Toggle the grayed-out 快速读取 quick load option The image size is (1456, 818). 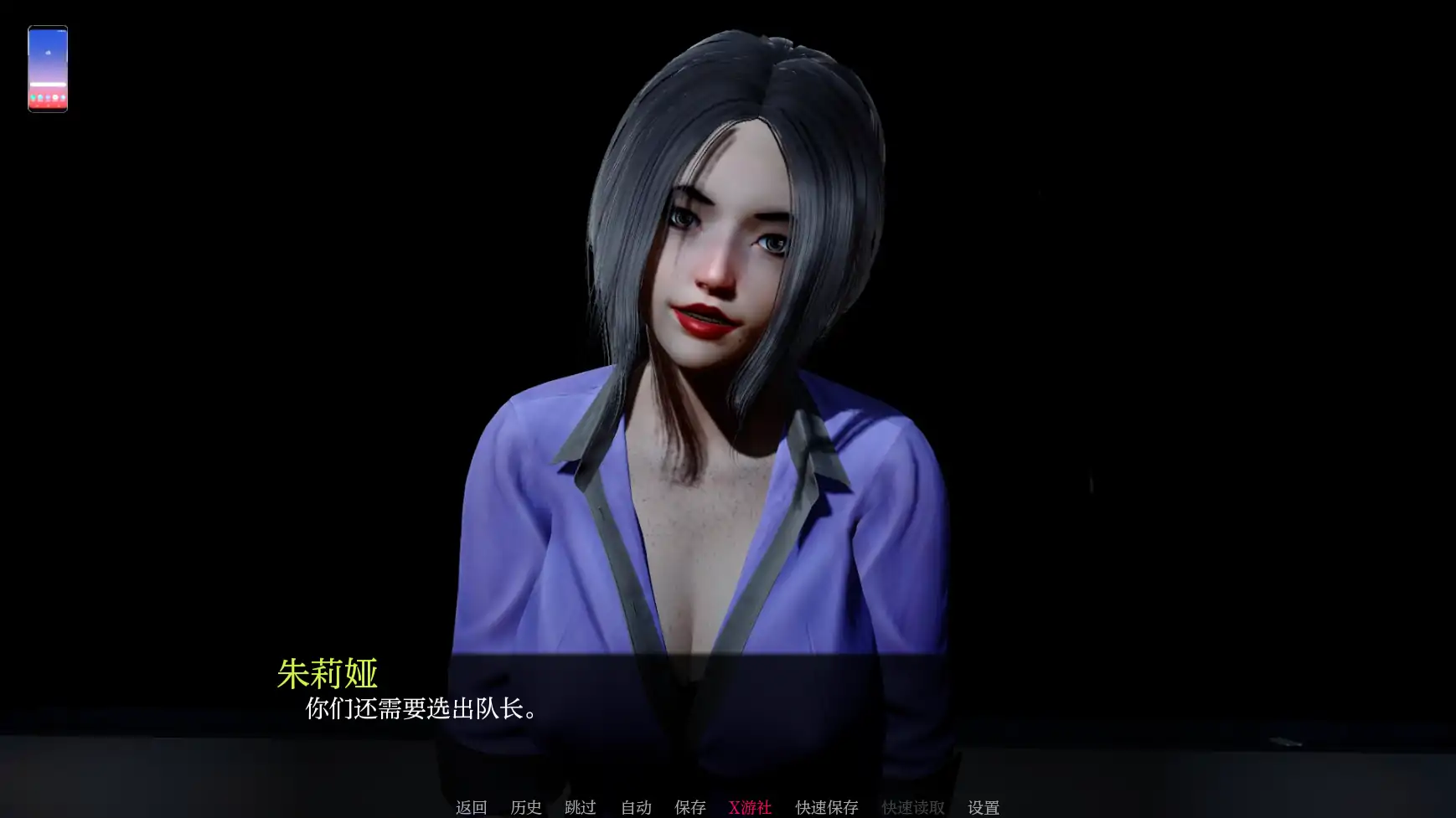[x=912, y=807]
